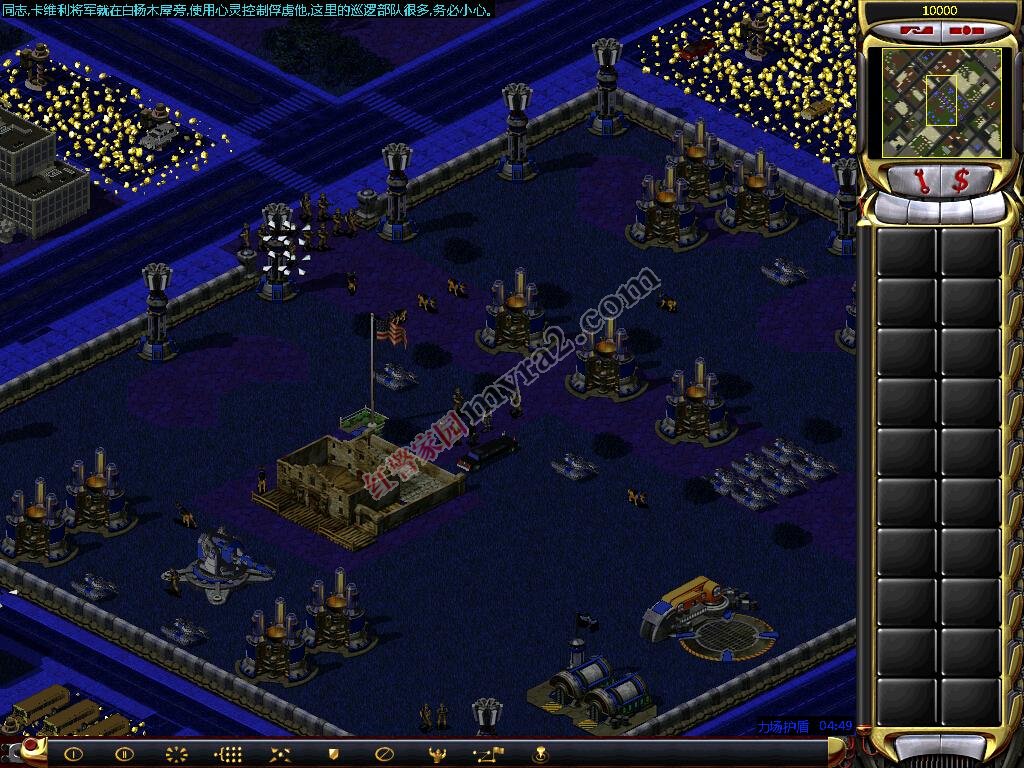Click the minimap radar display
The width and height of the screenshot is (1024, 768).
[x=940, y=102]
